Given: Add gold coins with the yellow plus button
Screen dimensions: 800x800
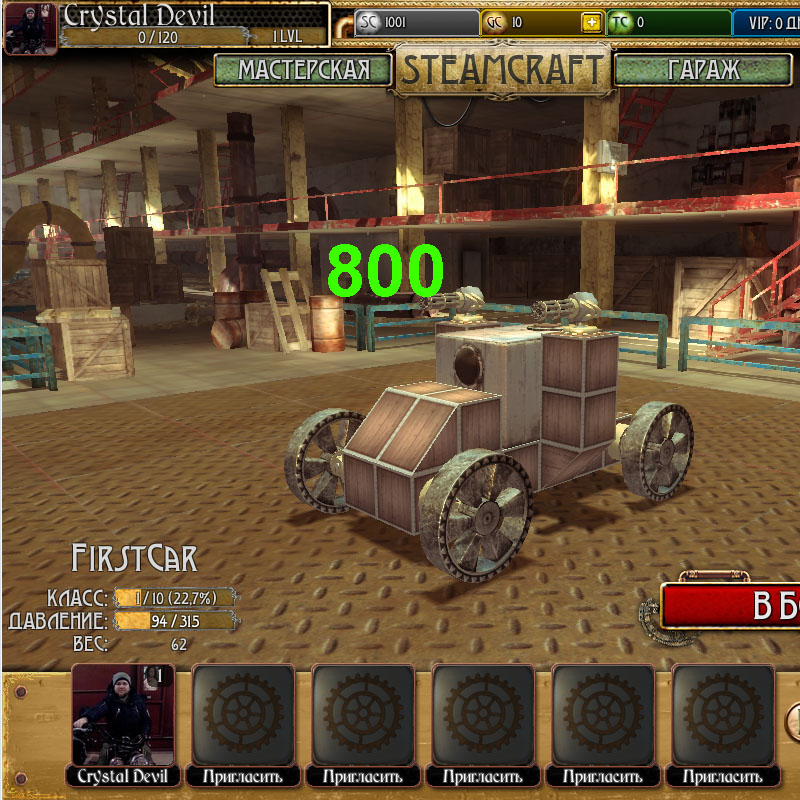Looking at the screenshot, I should coord(592,22).
